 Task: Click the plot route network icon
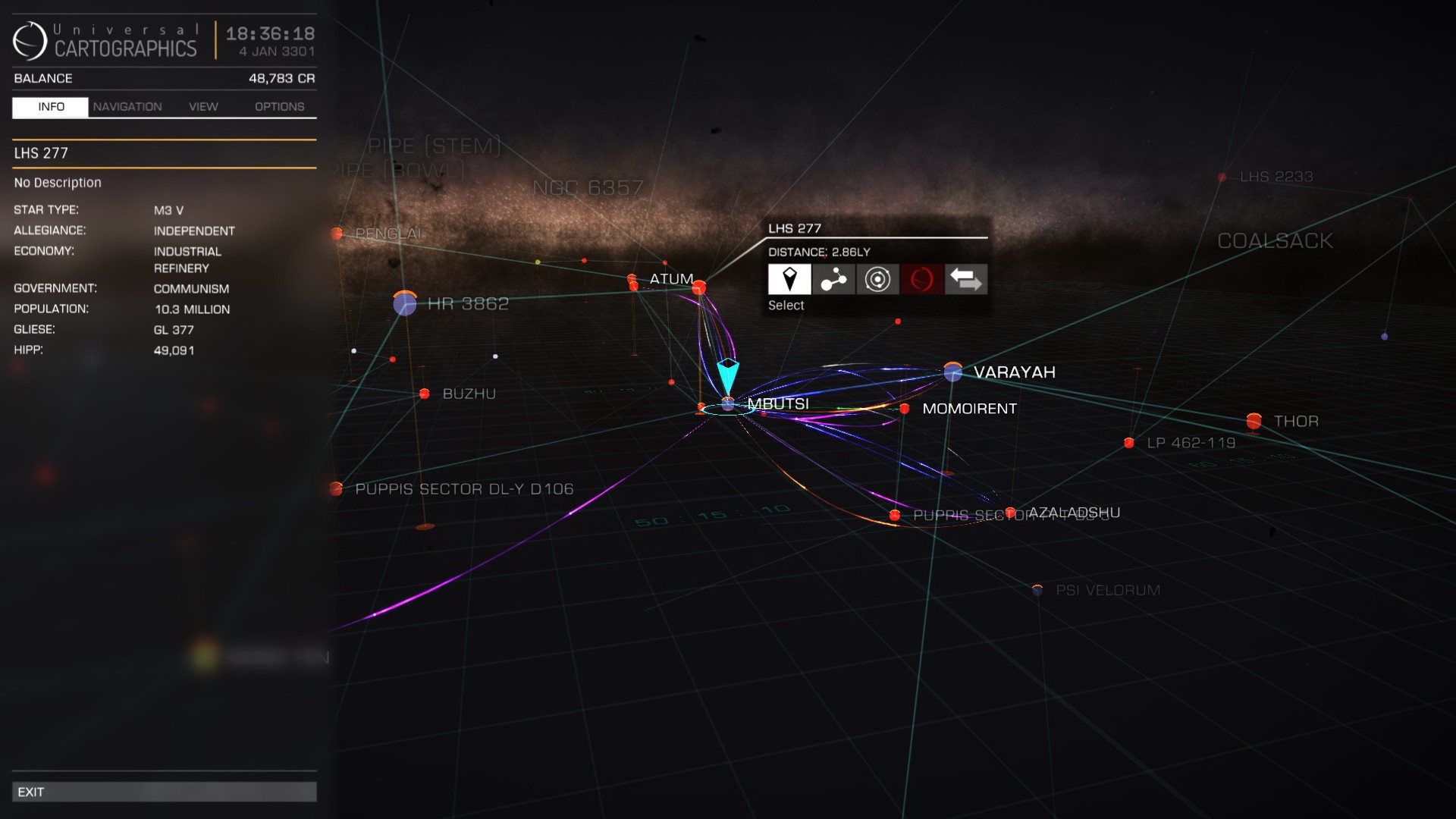pos(833,280)
